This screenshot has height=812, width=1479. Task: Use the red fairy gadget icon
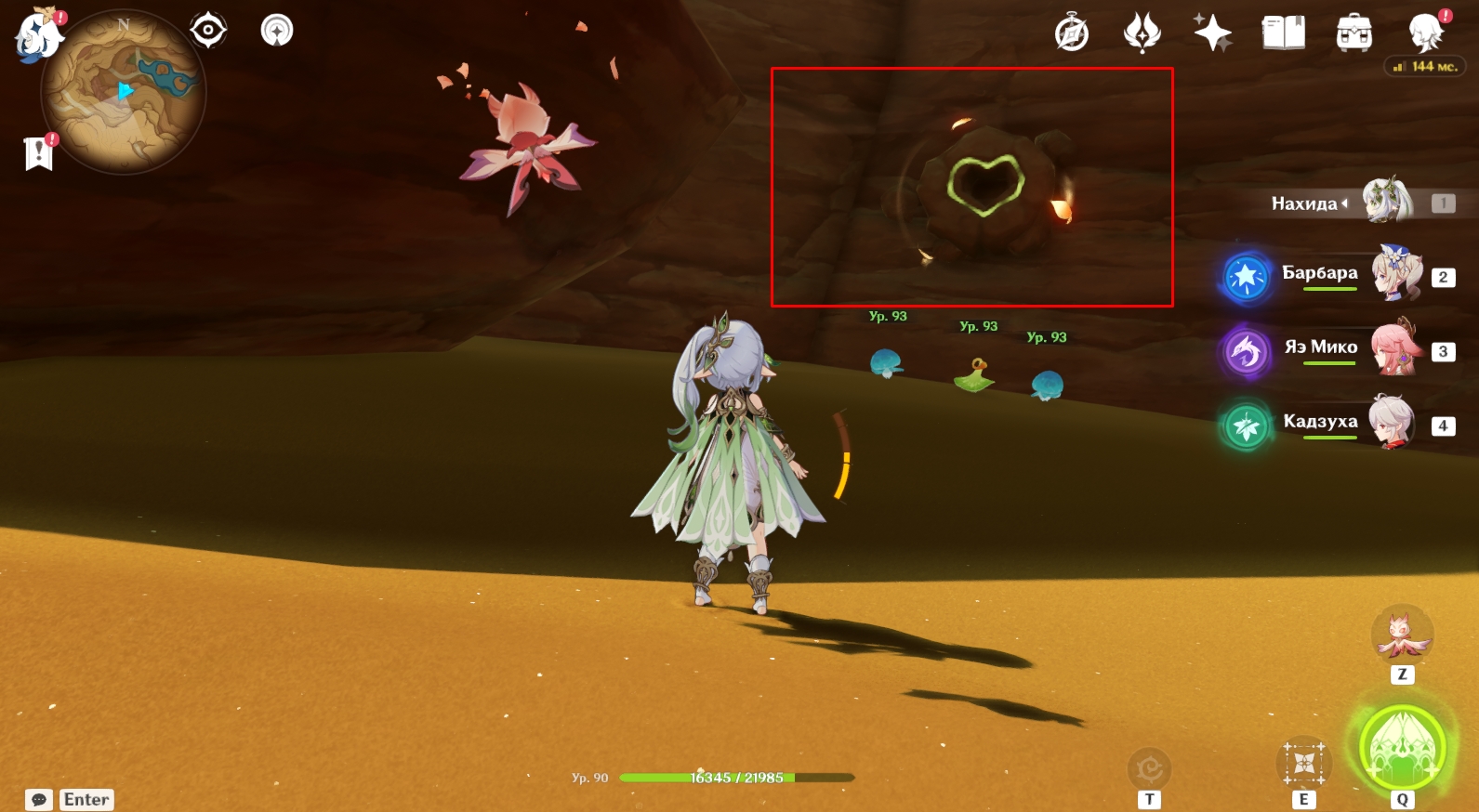click(1402, 635)
